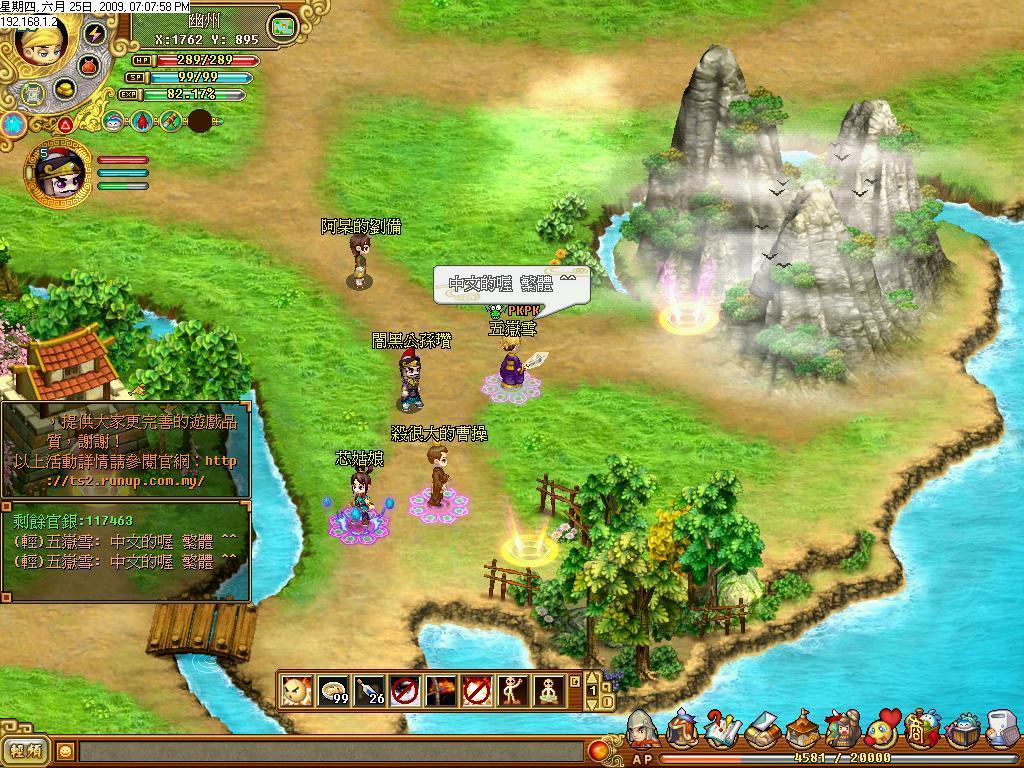Use the angry face fire skill slot

point(296,691)
